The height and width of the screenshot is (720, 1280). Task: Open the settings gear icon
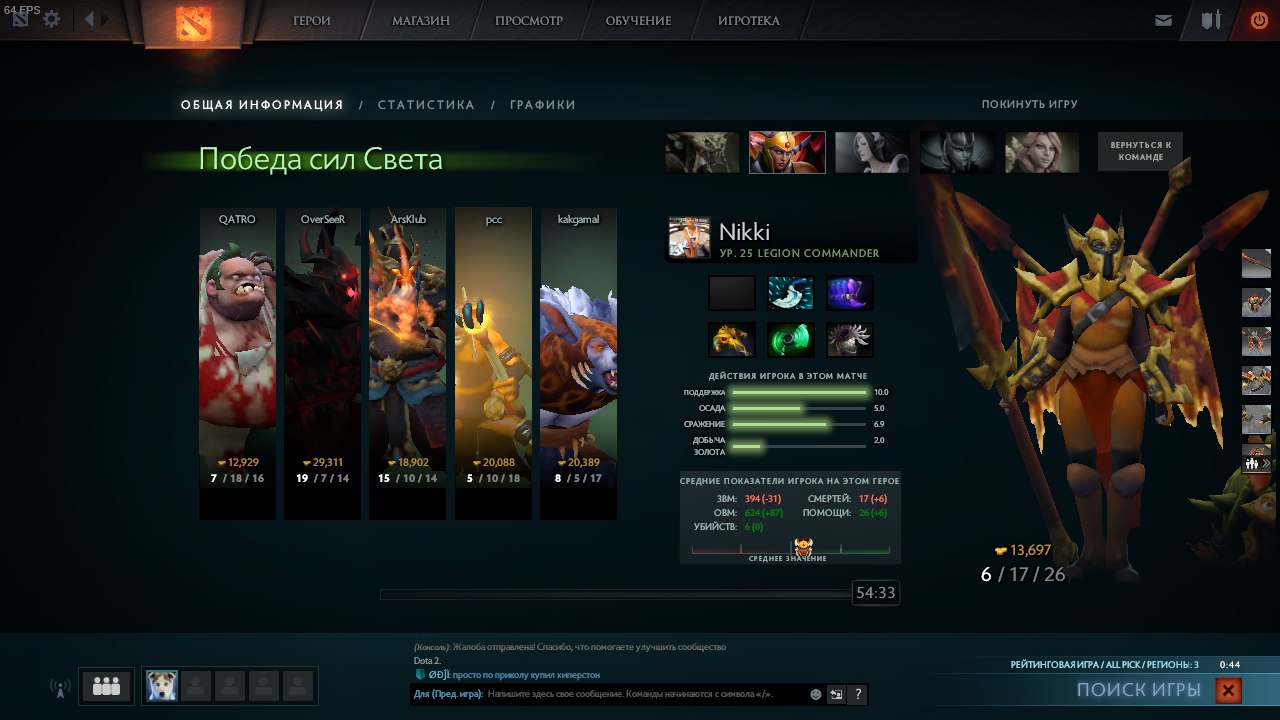pyautogui.click(x=52, y=19)
